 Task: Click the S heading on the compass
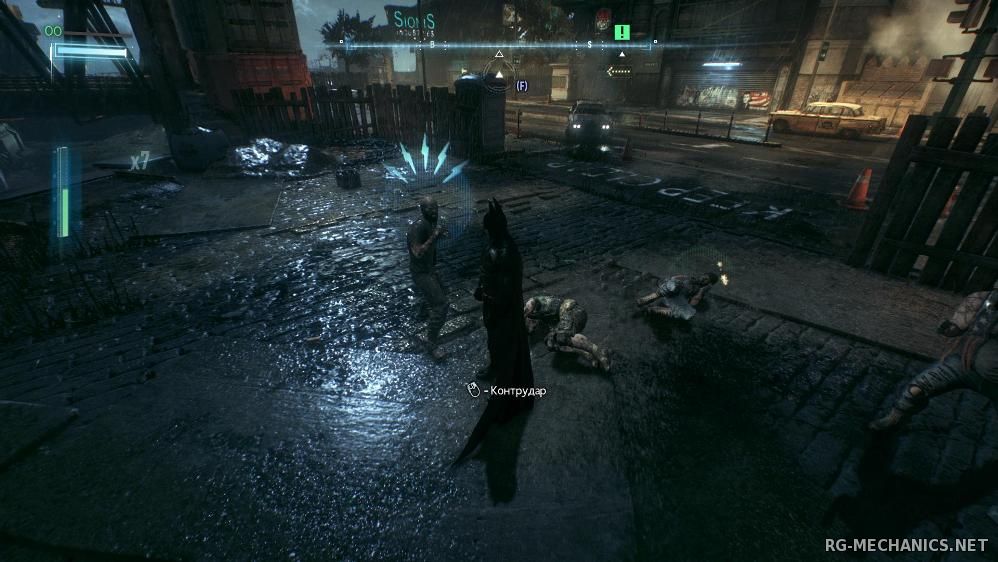click(590, 44)
